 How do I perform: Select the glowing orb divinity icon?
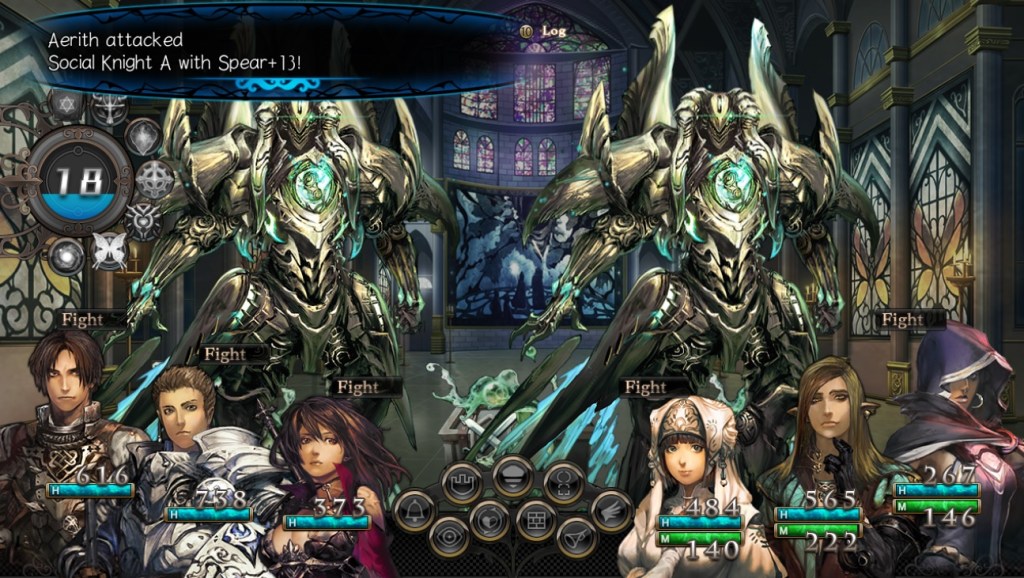67,255
